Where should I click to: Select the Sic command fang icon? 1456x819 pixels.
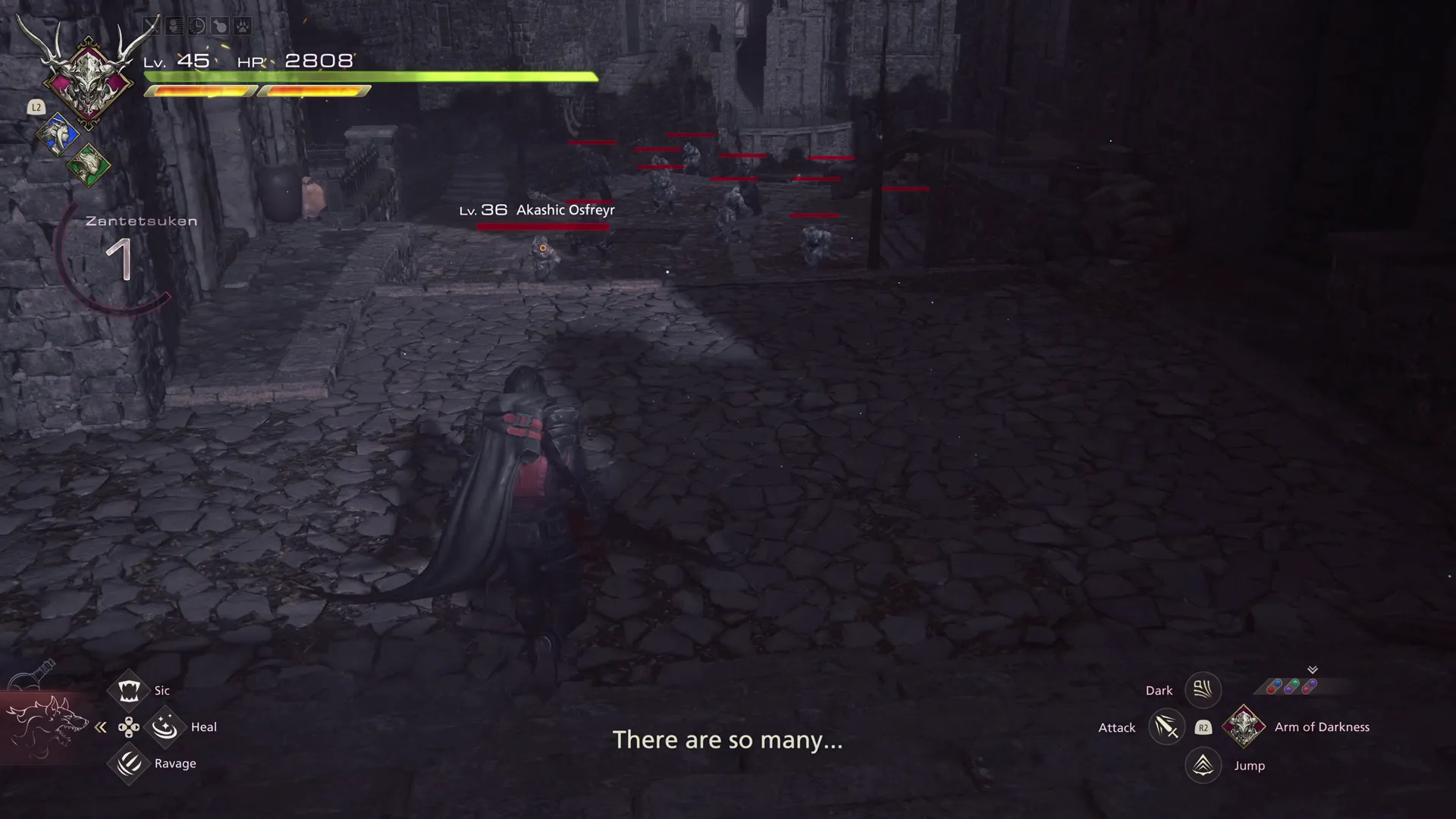(129, 690)
